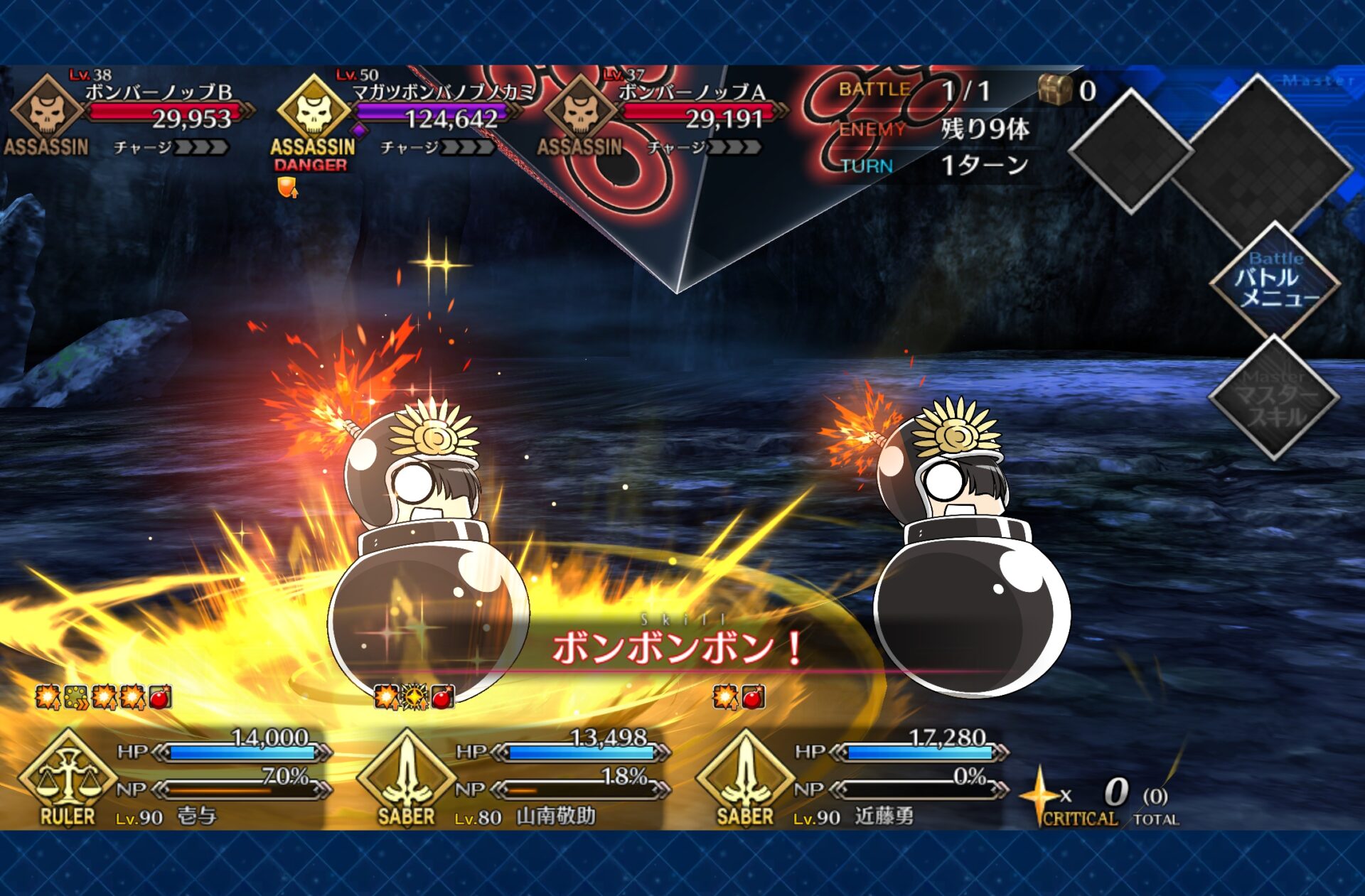Select the Saber servant 近藤勇 panel
Image resolution: width=1365 pixels, height=896 pixels.
tap(851, 778)
